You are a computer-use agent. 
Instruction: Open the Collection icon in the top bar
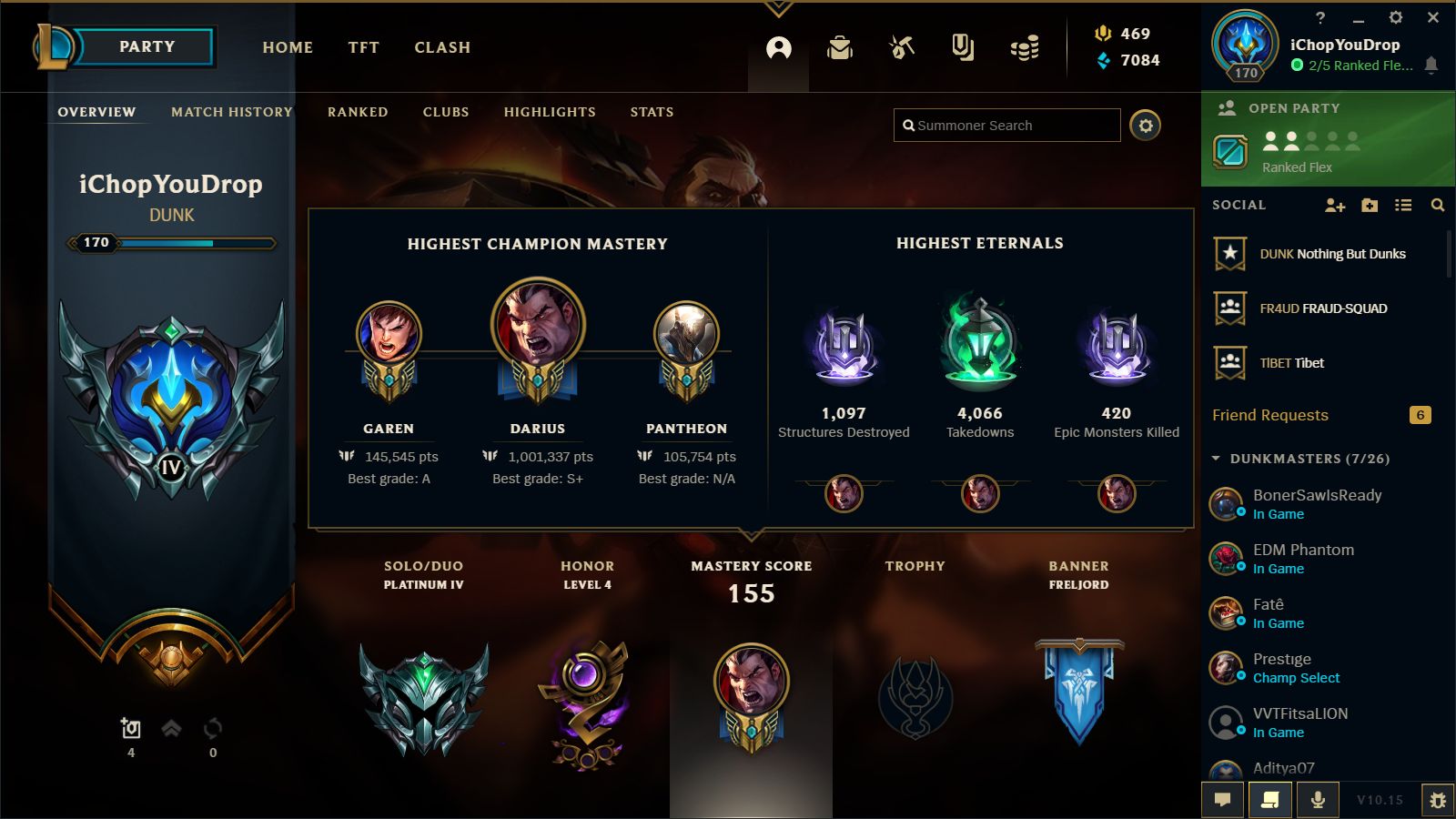tap(964, 49)
